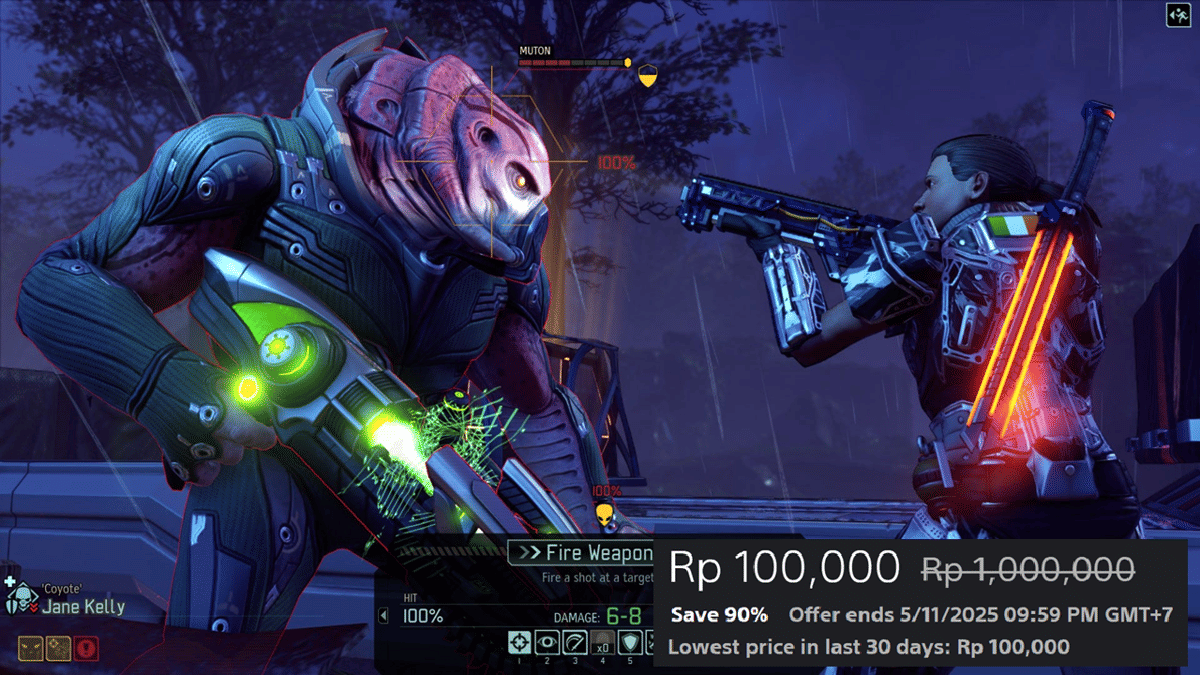Choose the sword slash ability icon
The image size is (1200, 675).
click(x=574, y=642)
